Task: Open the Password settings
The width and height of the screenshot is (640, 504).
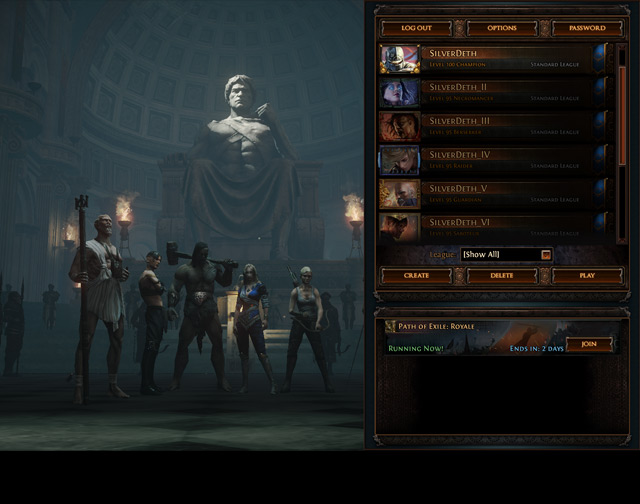Action: pyautogui.click(x=587, y=28)
